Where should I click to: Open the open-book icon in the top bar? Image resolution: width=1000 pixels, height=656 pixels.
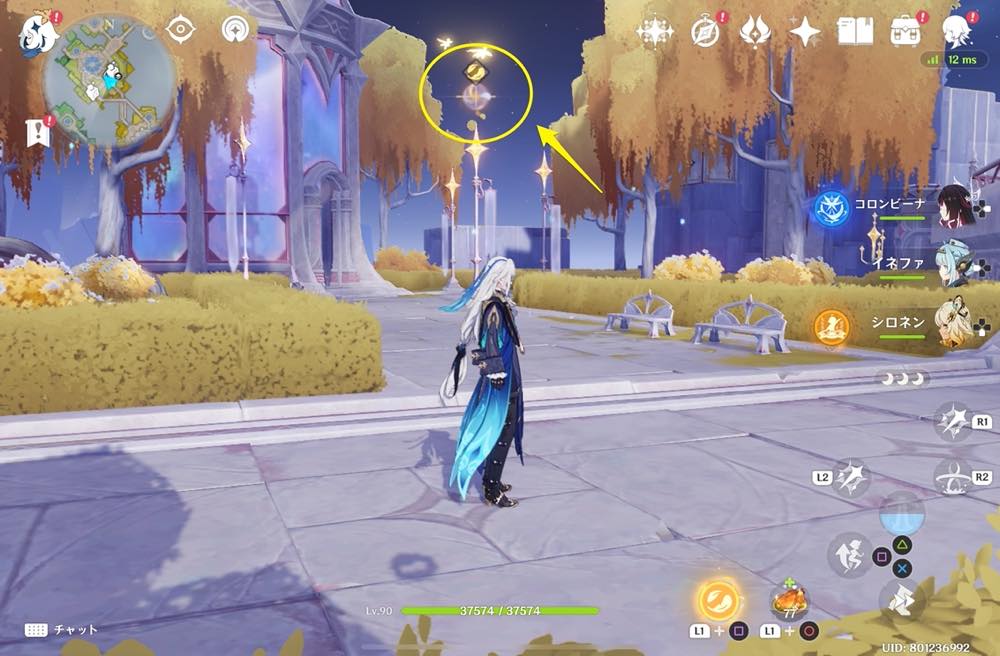tap(855, 32)
